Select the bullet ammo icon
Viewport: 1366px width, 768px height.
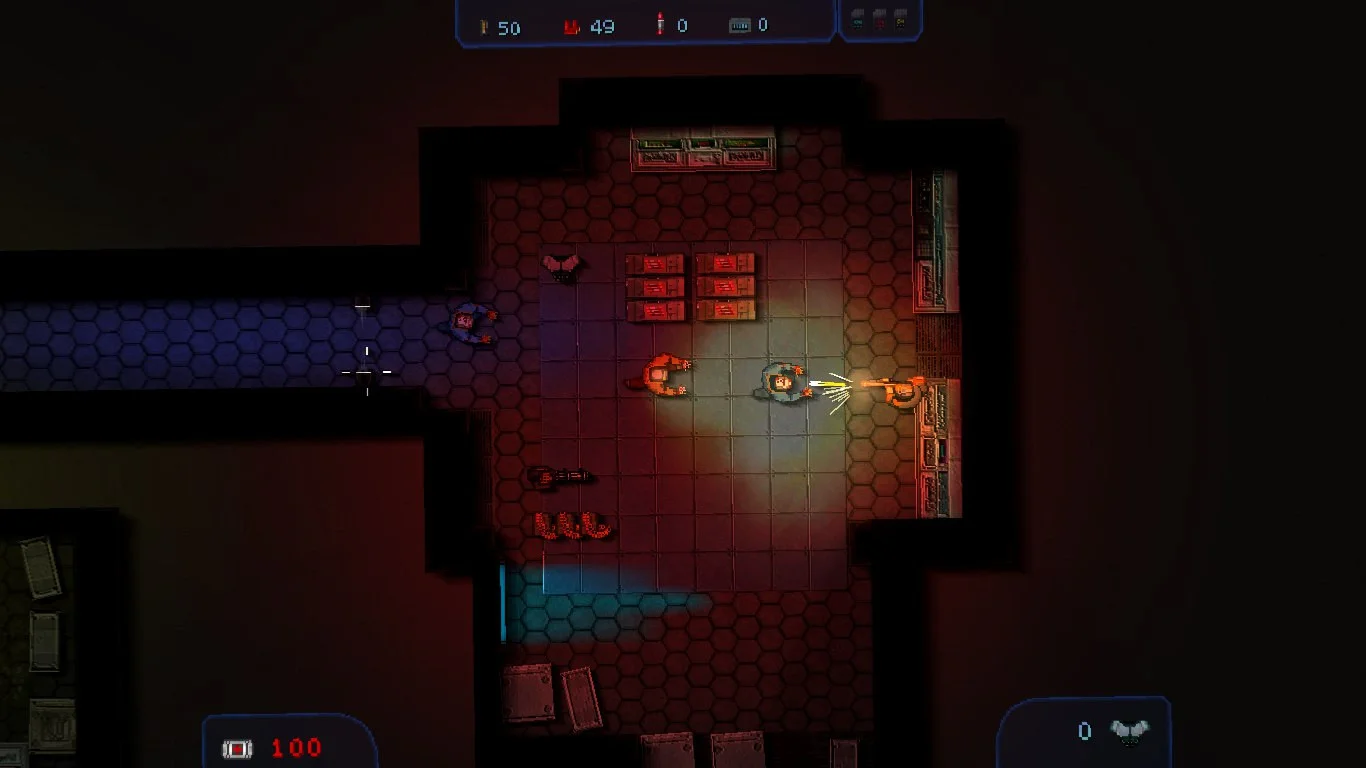[485, 27]
